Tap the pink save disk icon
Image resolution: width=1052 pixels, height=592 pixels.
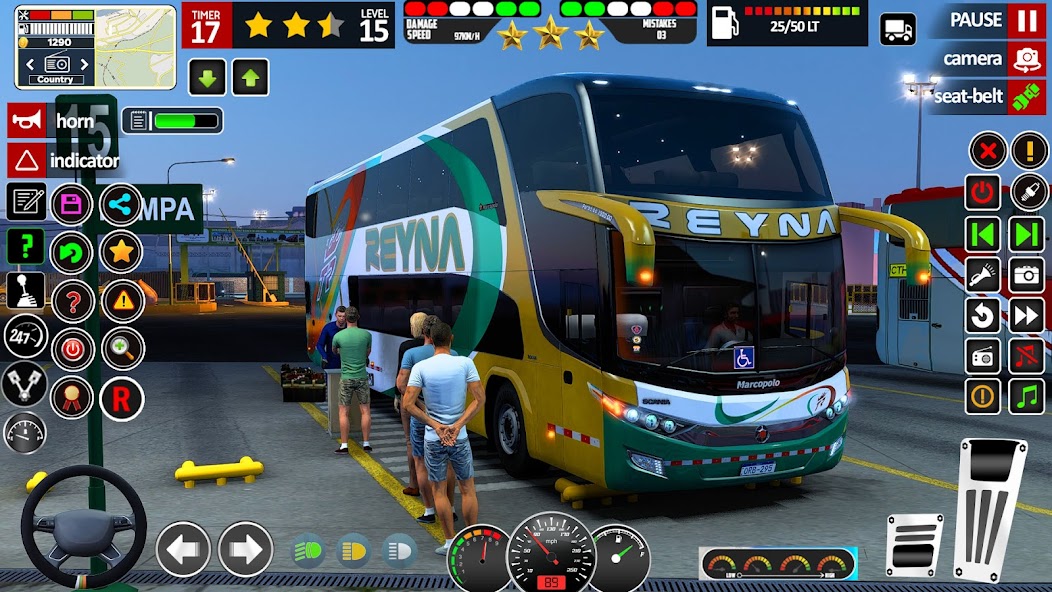[x=72, y=204]
